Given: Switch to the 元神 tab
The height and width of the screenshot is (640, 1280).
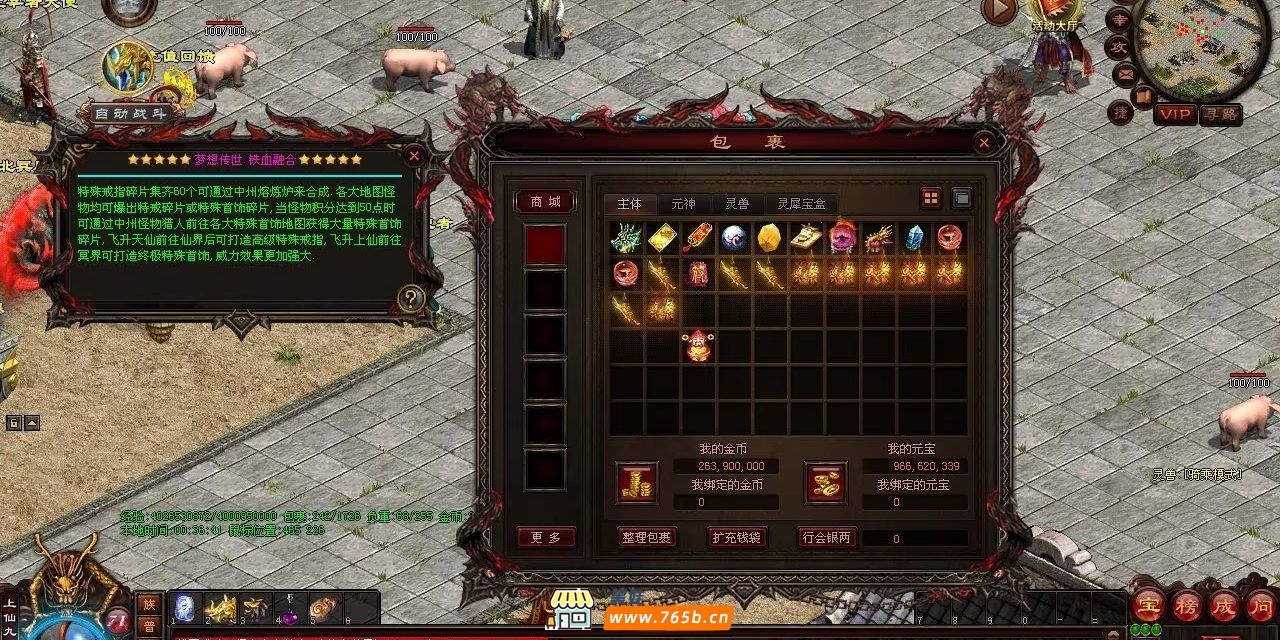Looking at the screenshot, I should (x=683, y=204).
